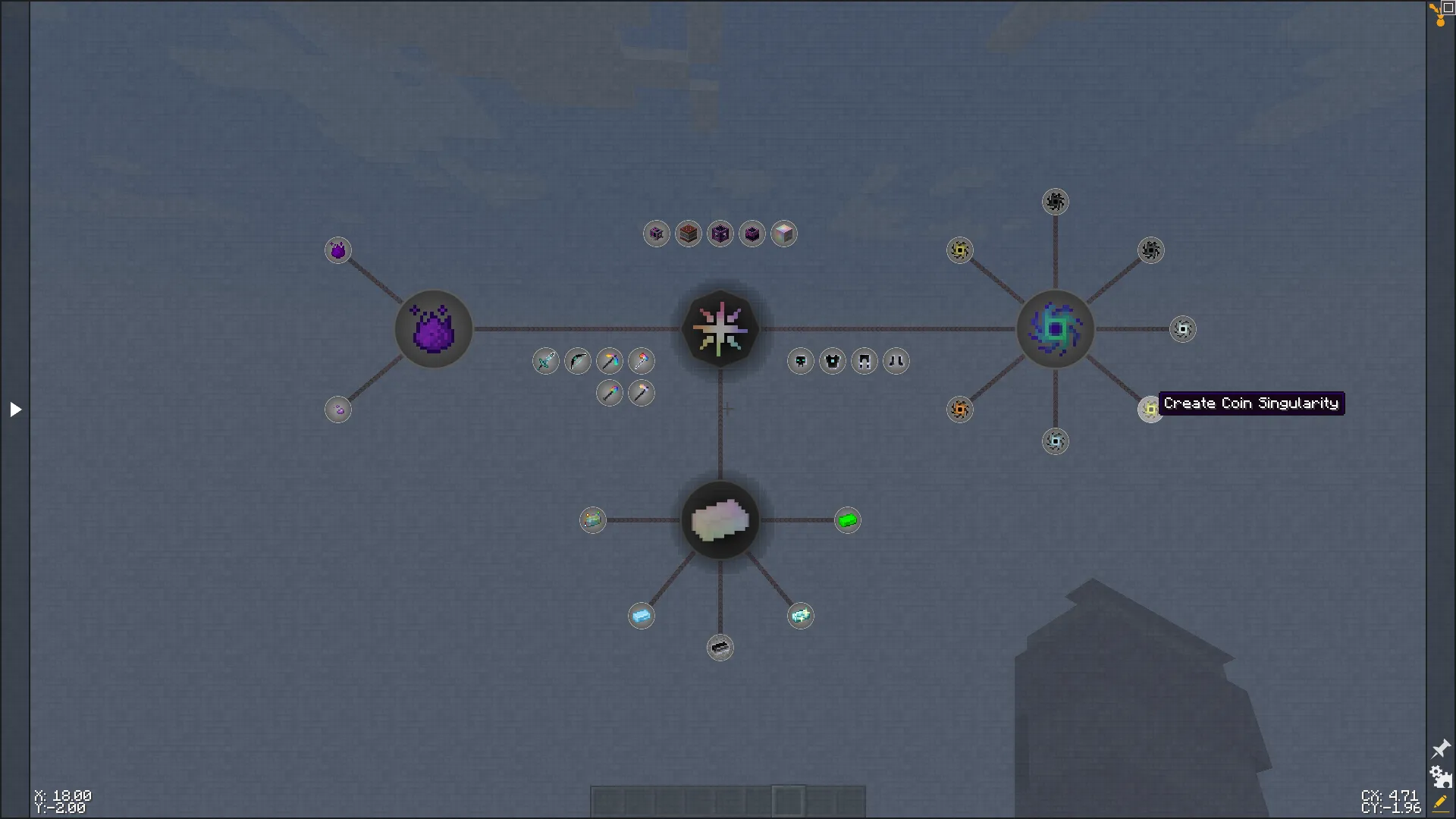Select the galaxy singularity hub node

[1055, 329]
